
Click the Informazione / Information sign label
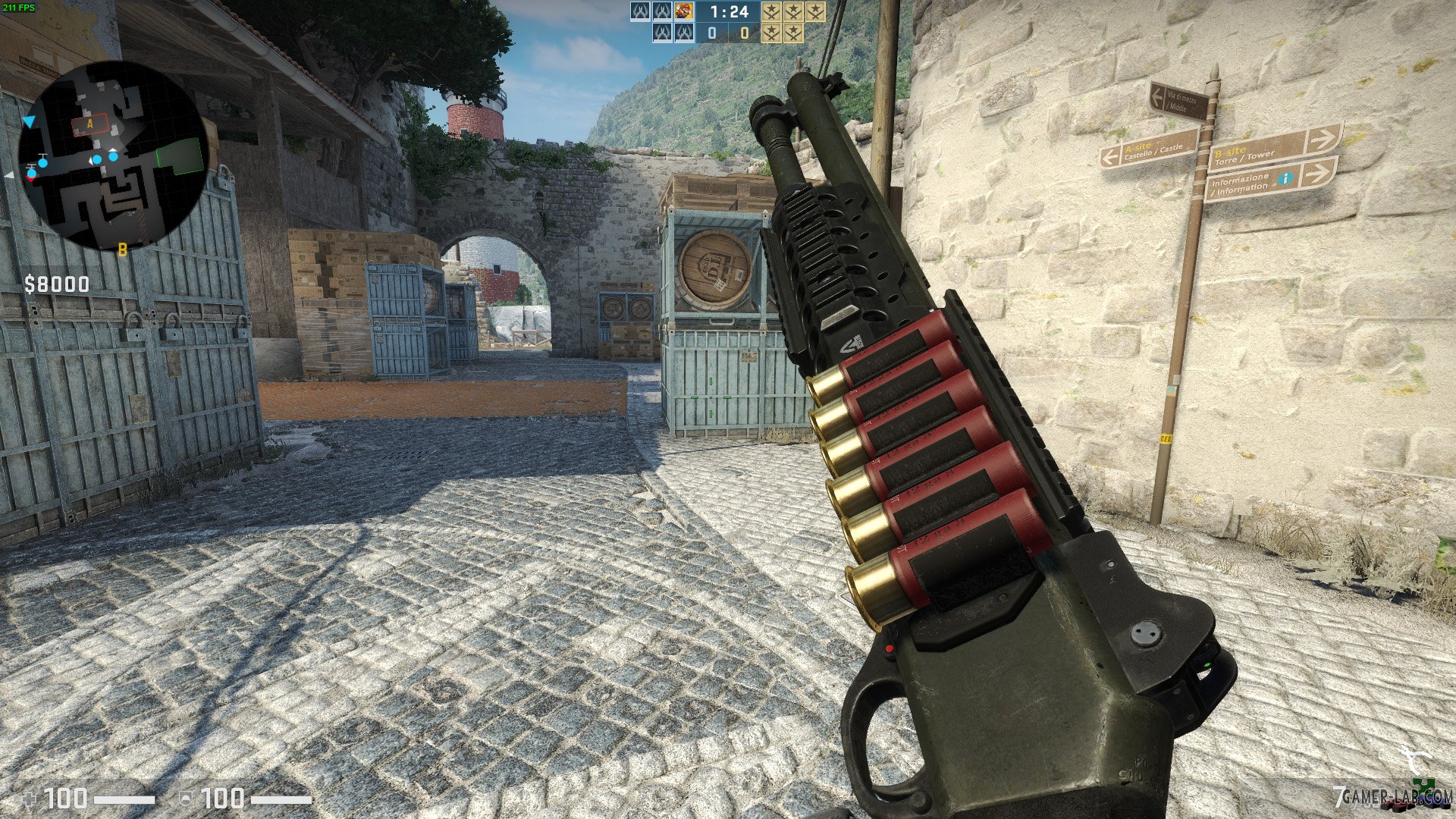1241,184
